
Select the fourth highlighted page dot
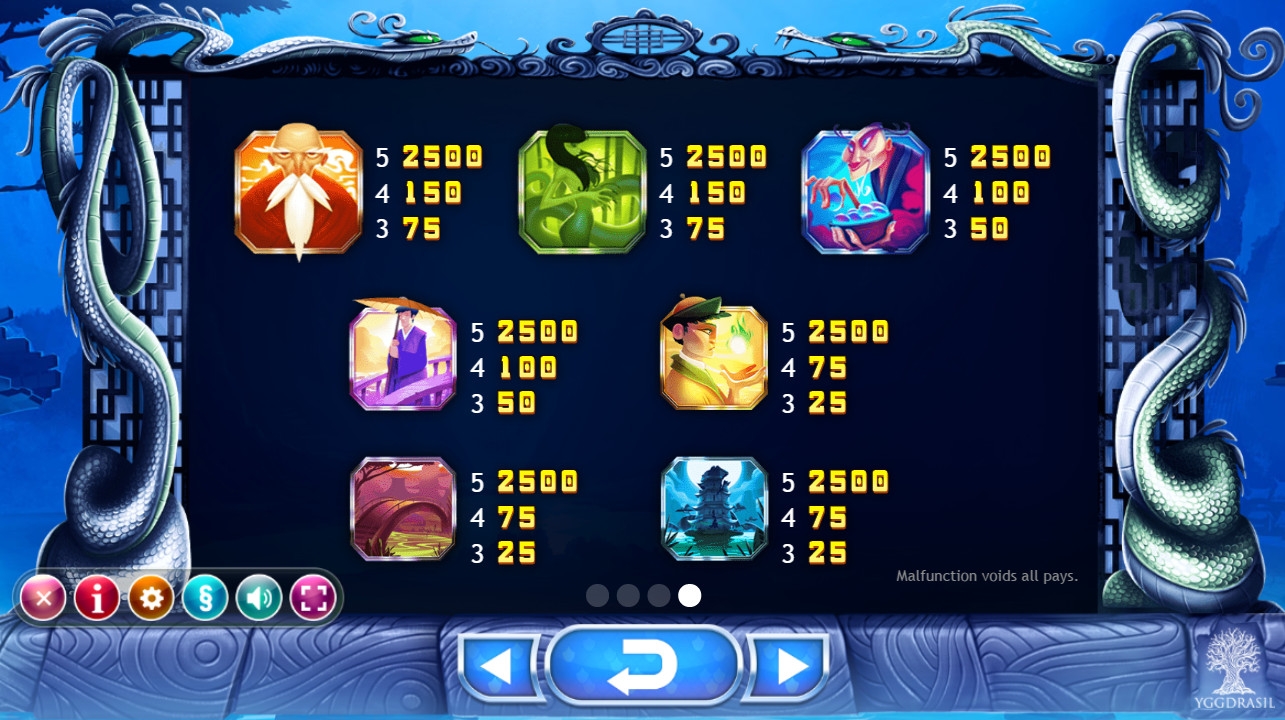click(x=689, y=596)
